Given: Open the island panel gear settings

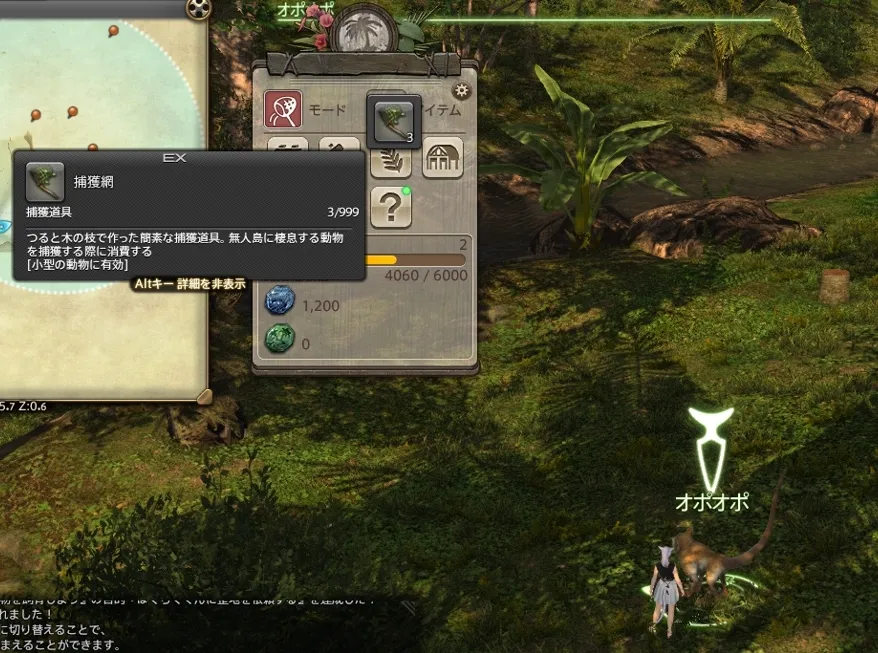Looking at the screenshot, I should [x=461, y=90].
